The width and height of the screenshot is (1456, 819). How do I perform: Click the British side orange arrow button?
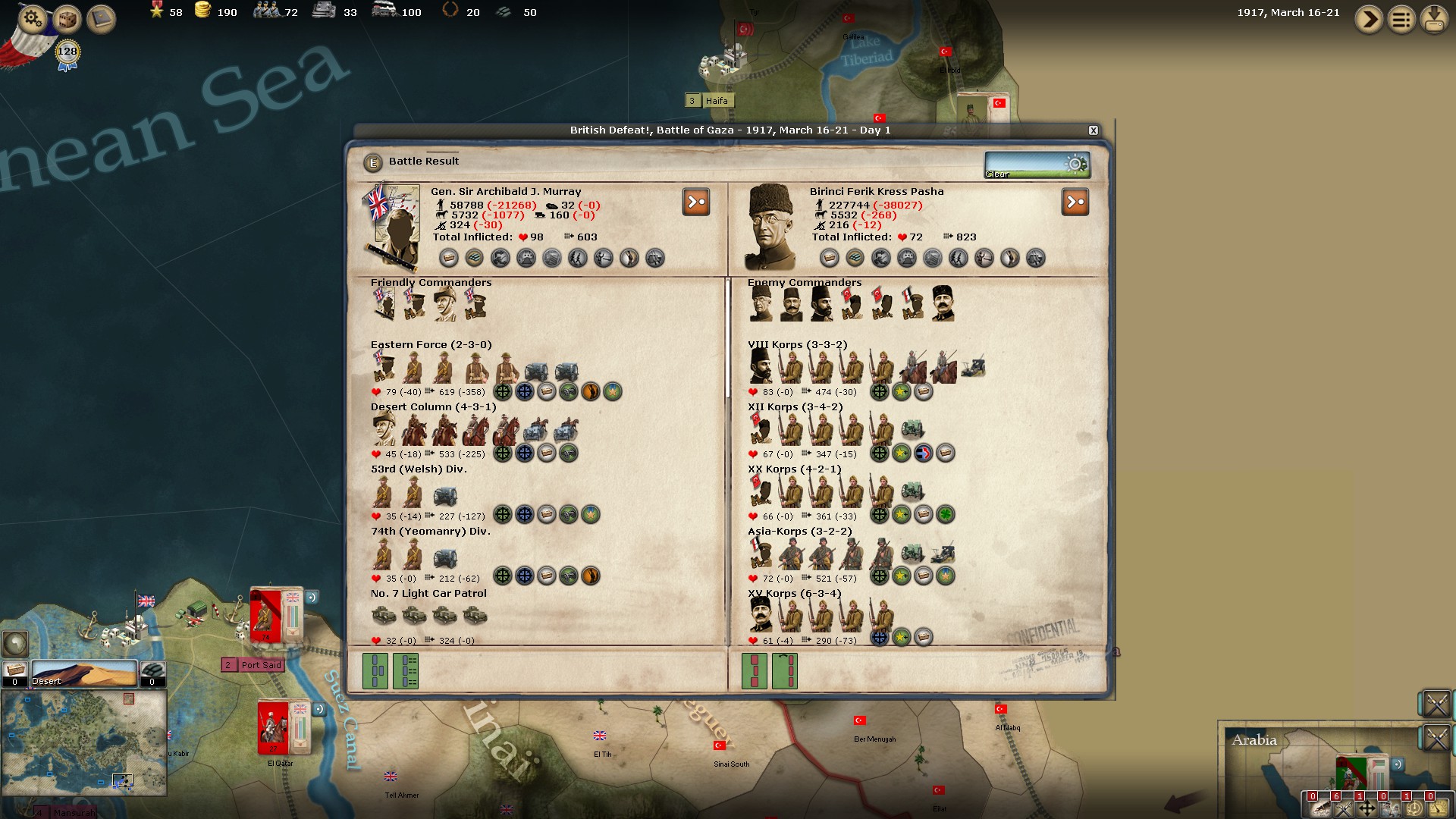[x=695, y=202]
